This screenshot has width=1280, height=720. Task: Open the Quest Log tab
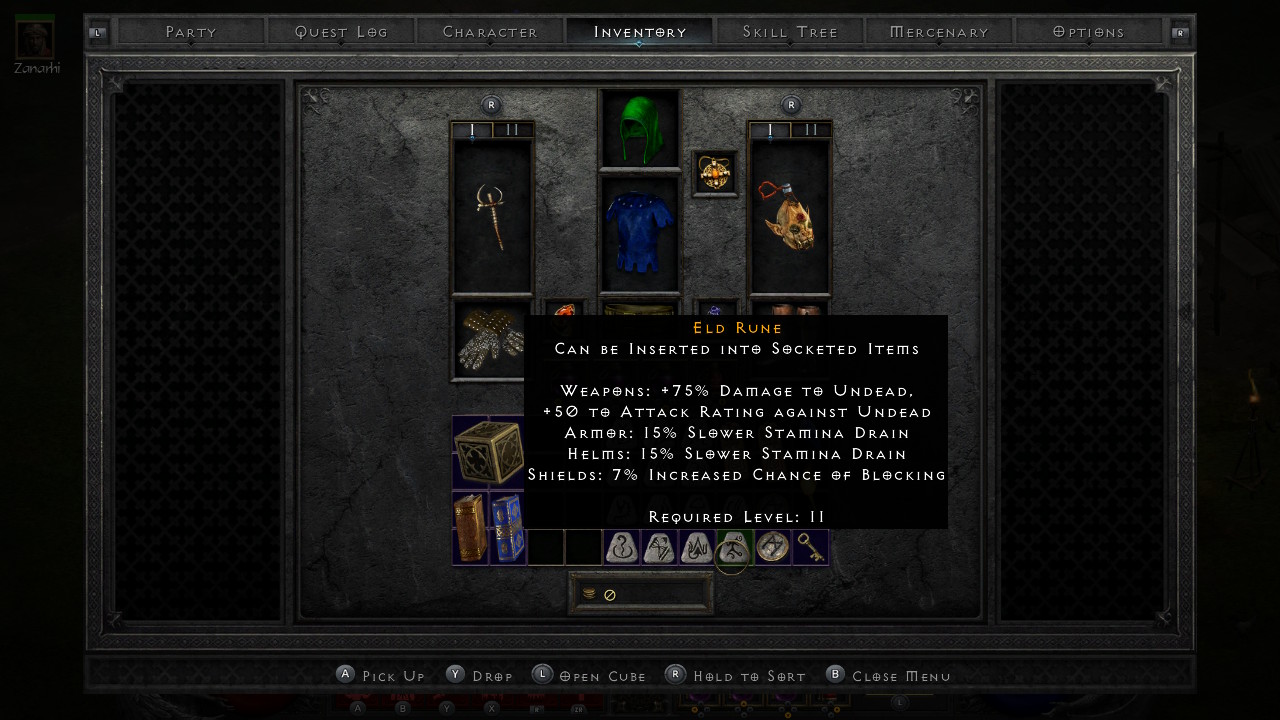pos(341,32)
